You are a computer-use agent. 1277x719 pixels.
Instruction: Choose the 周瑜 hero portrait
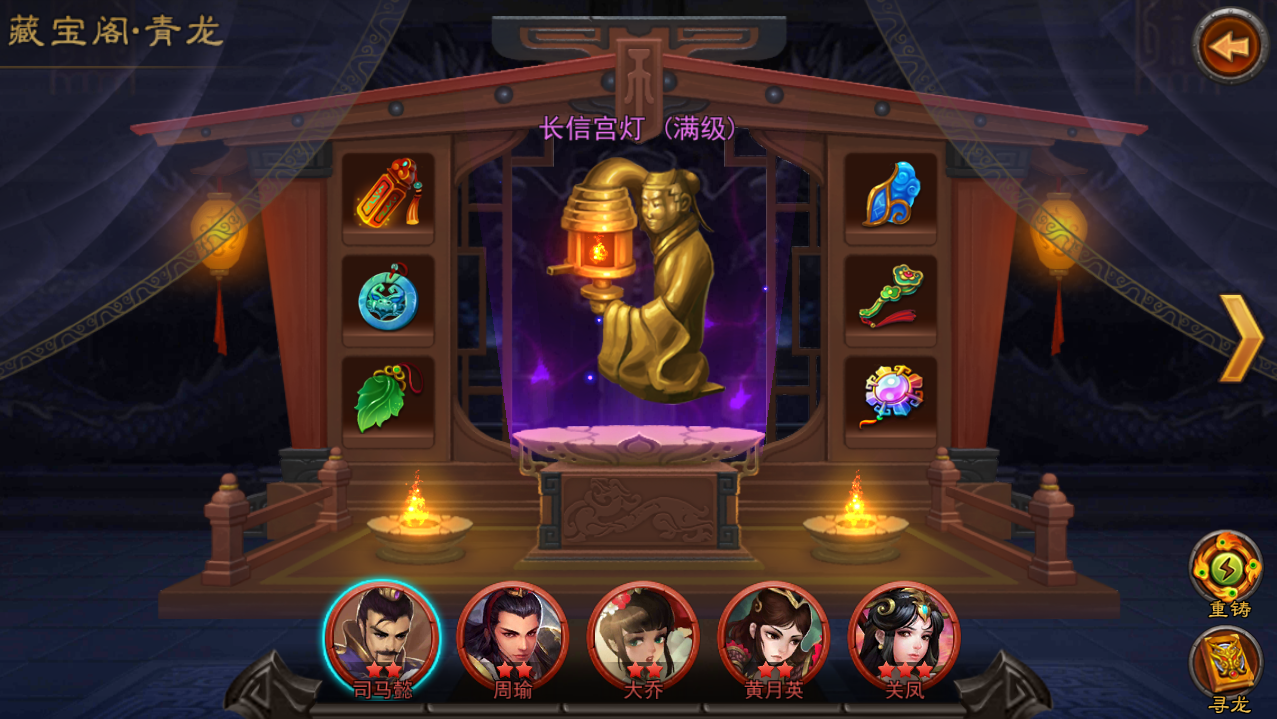click(512, 637)
